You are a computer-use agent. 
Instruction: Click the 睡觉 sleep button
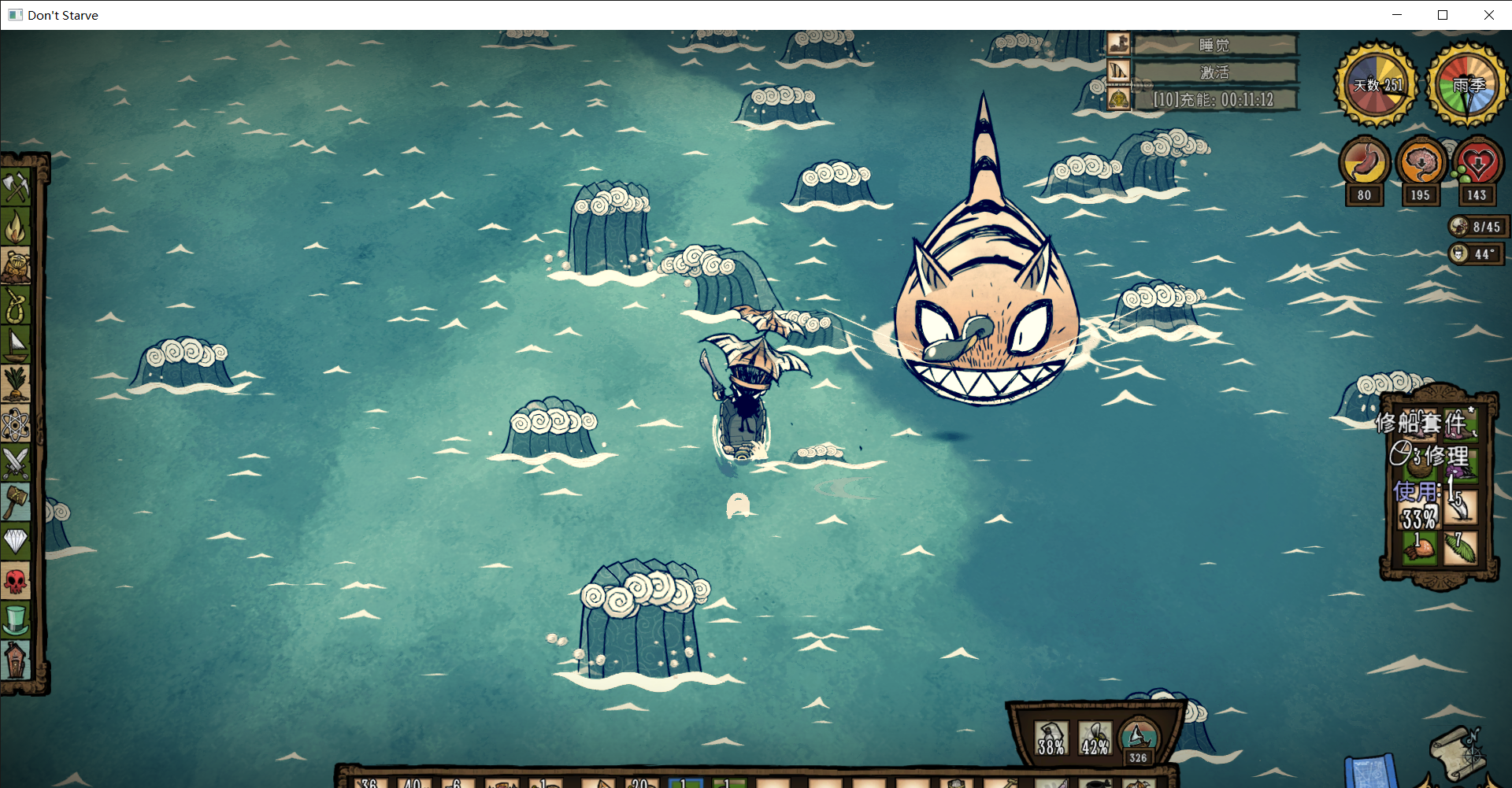pos(1214,45)
